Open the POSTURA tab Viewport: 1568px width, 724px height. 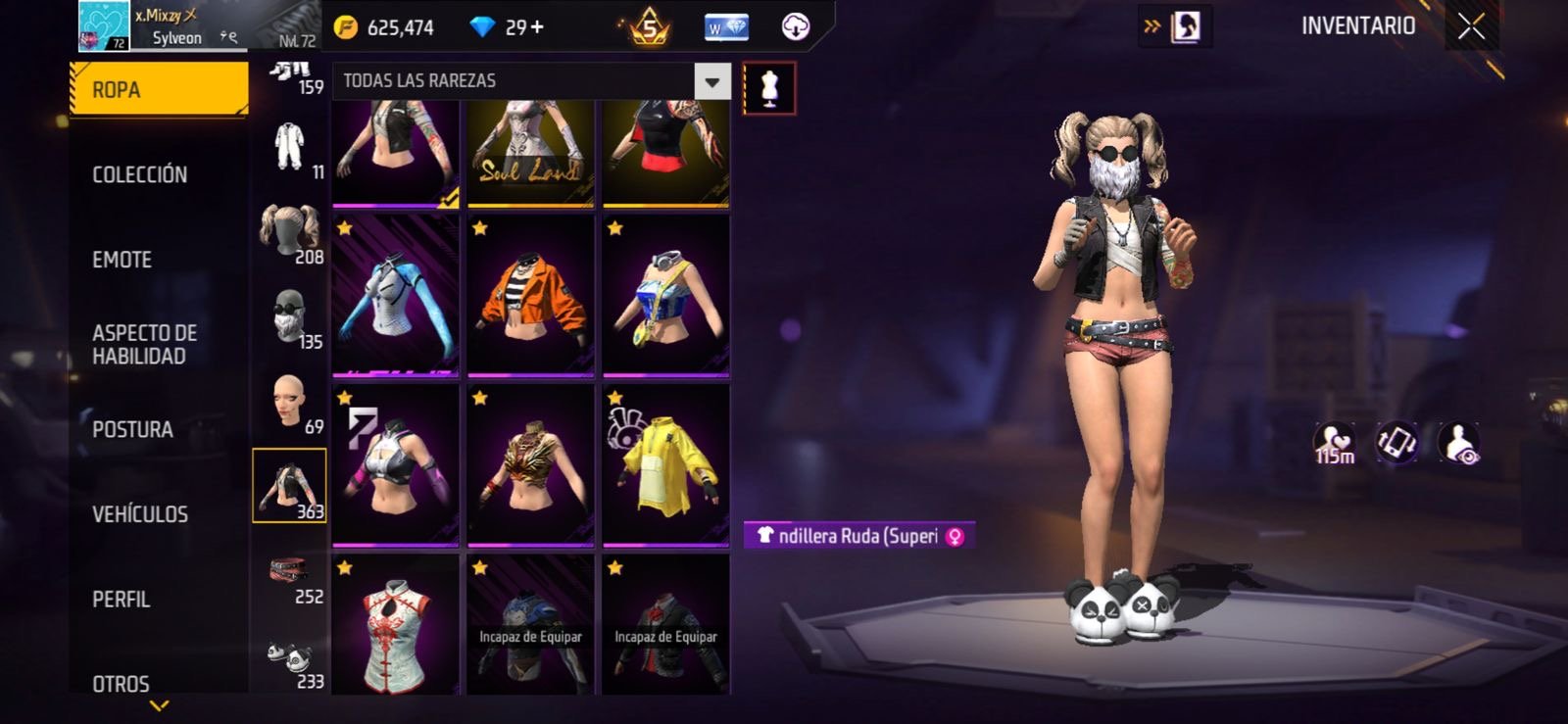pyautogui.click(x=133, y=429)
